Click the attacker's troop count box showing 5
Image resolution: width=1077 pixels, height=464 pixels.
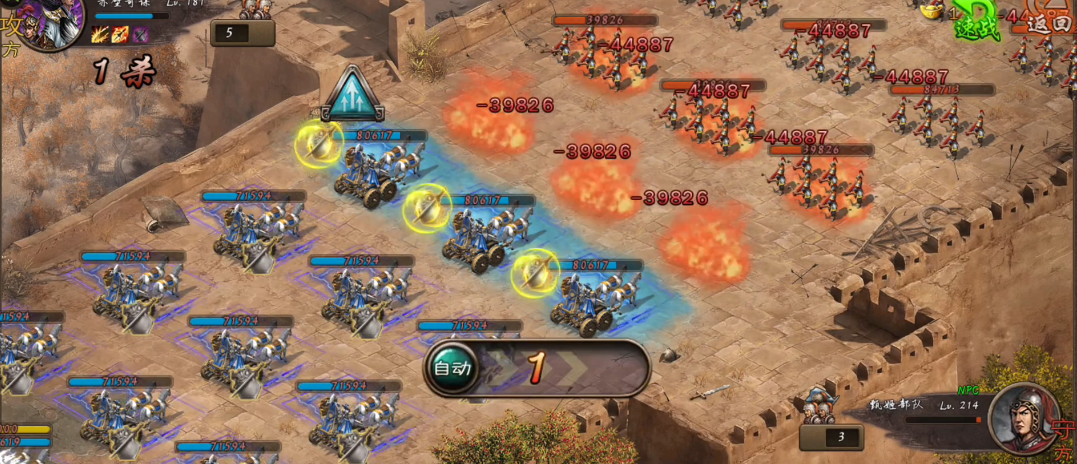tap(242, 33)
